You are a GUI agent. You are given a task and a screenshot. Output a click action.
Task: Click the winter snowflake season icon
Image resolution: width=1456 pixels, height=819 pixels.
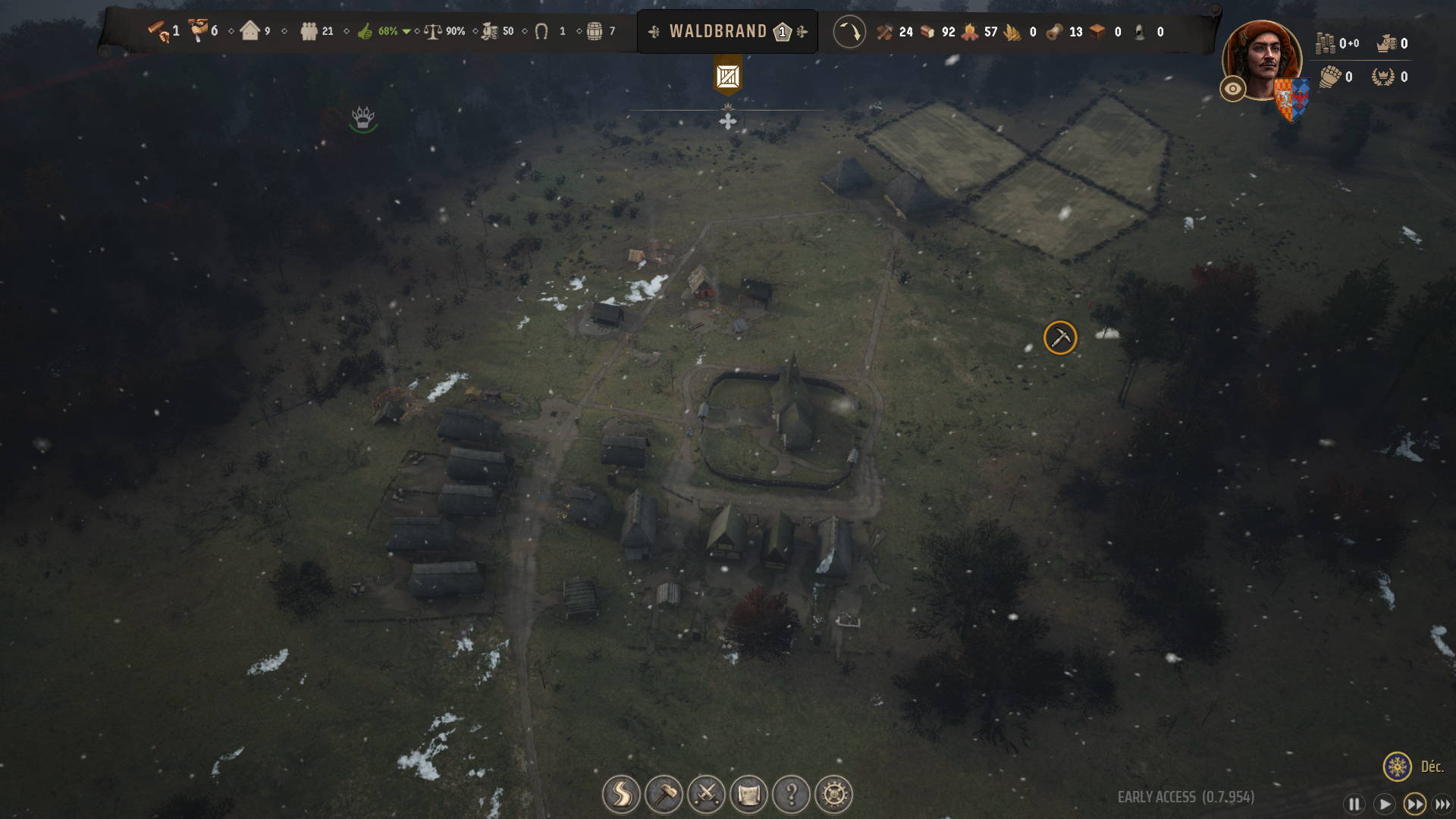1397,767
